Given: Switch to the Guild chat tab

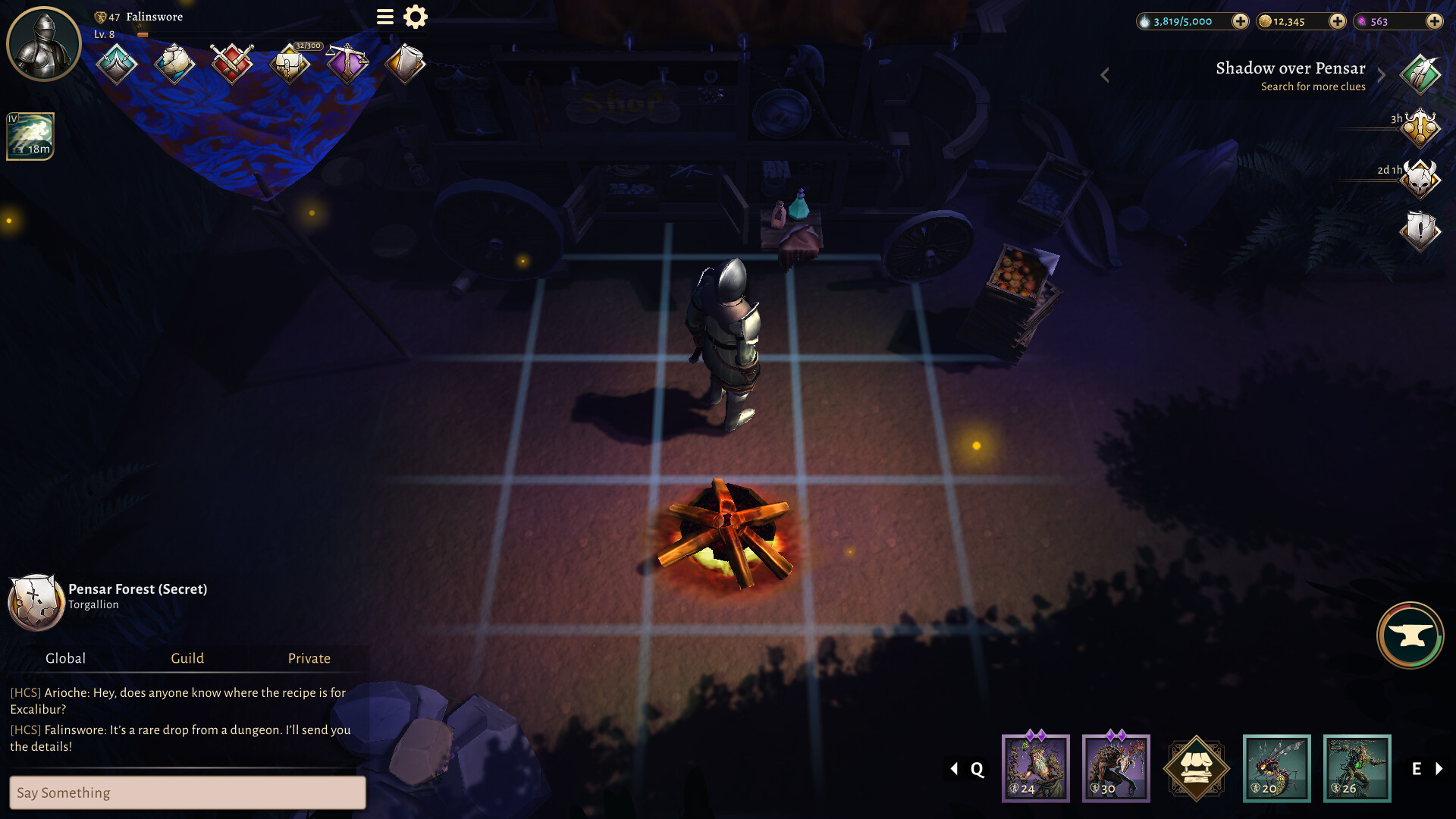Looking at the screenshot, I should pyautogui.click(x=187, y=658).
